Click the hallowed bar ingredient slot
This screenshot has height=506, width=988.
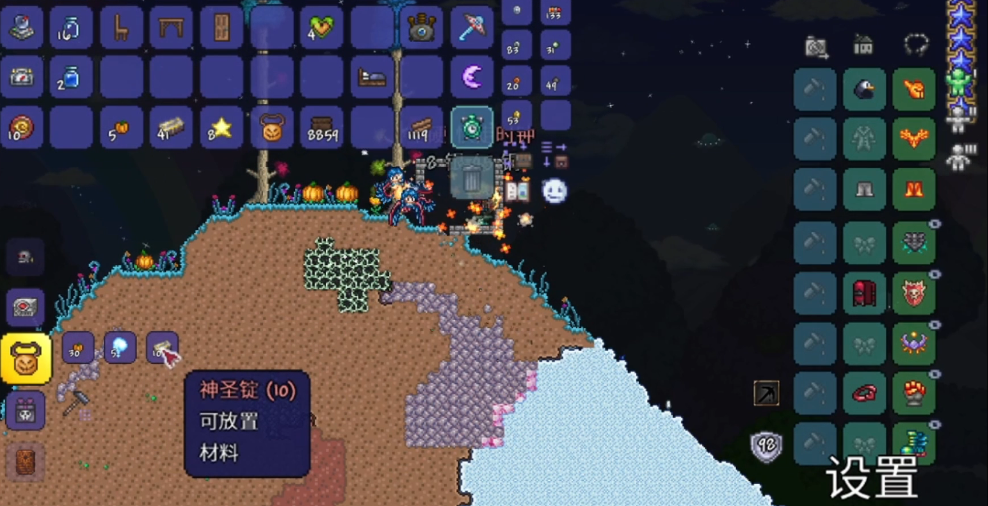pyautogui.click(x=162, y=348)
